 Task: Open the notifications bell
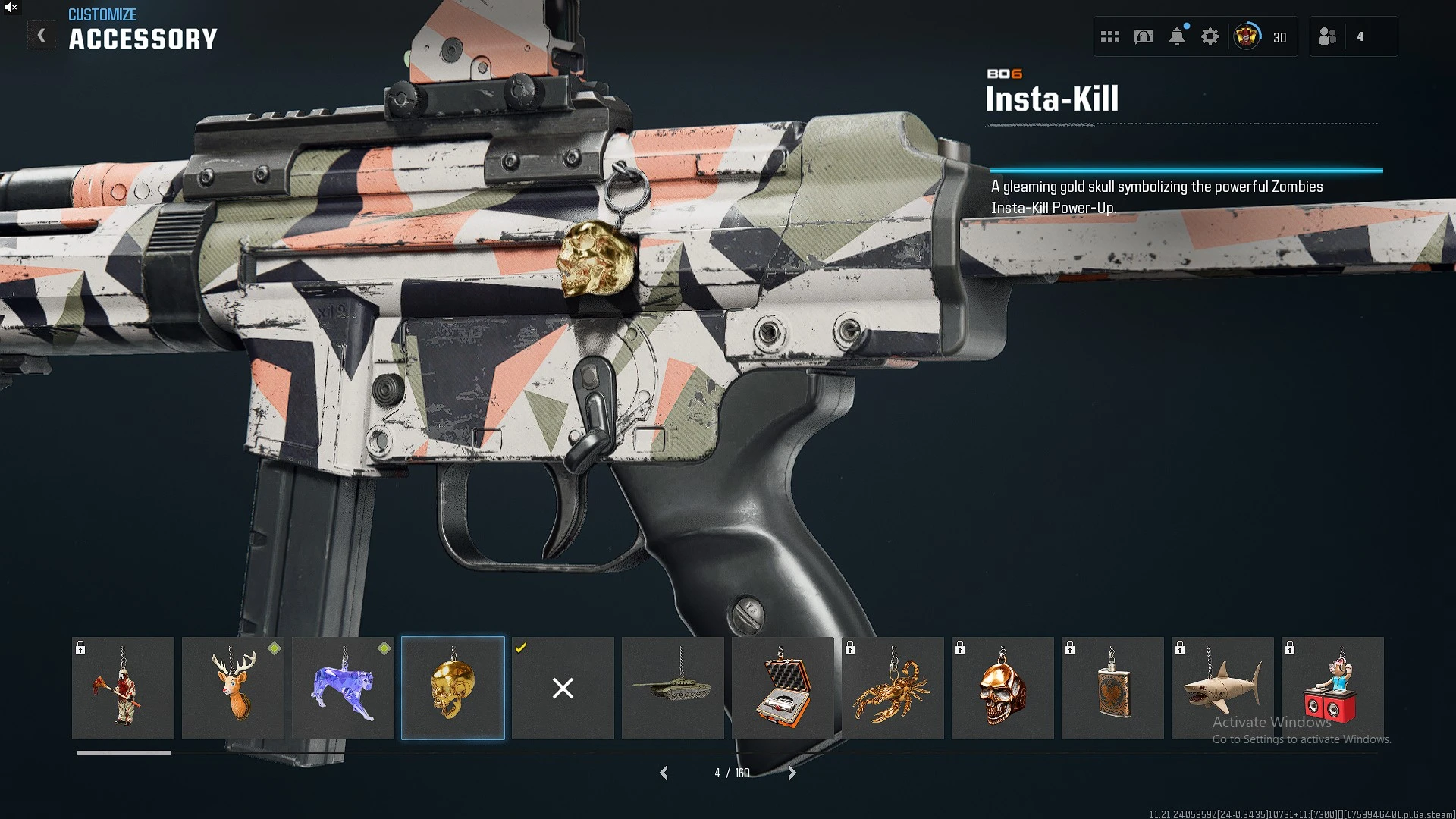point(1177,36)
